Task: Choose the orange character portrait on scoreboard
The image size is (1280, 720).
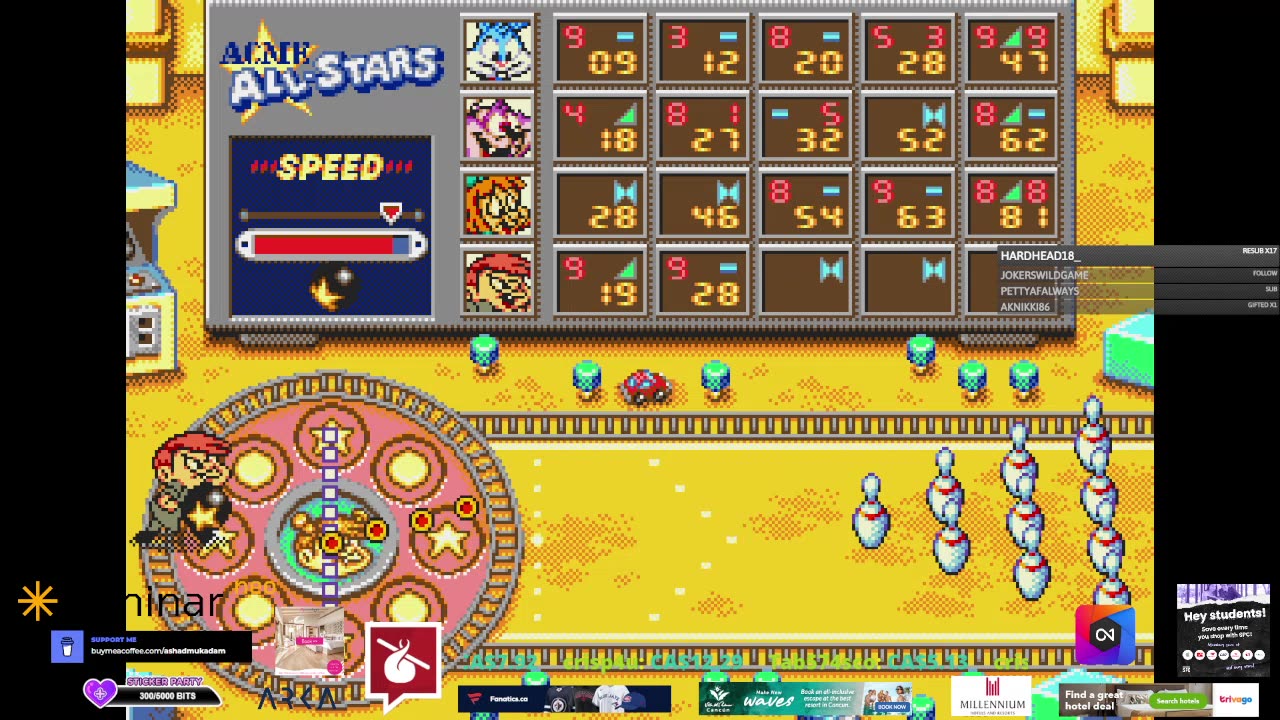Action: point(498,205)
